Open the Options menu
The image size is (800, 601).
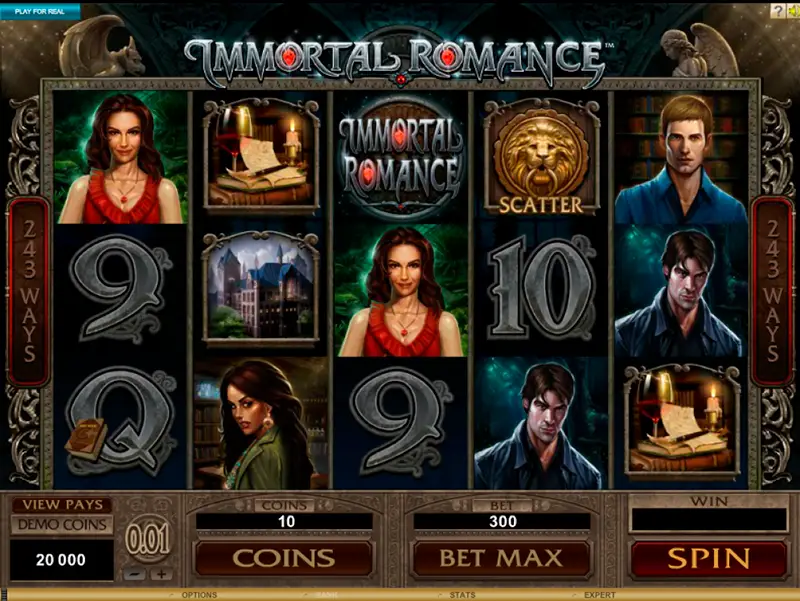pos(199,595)
